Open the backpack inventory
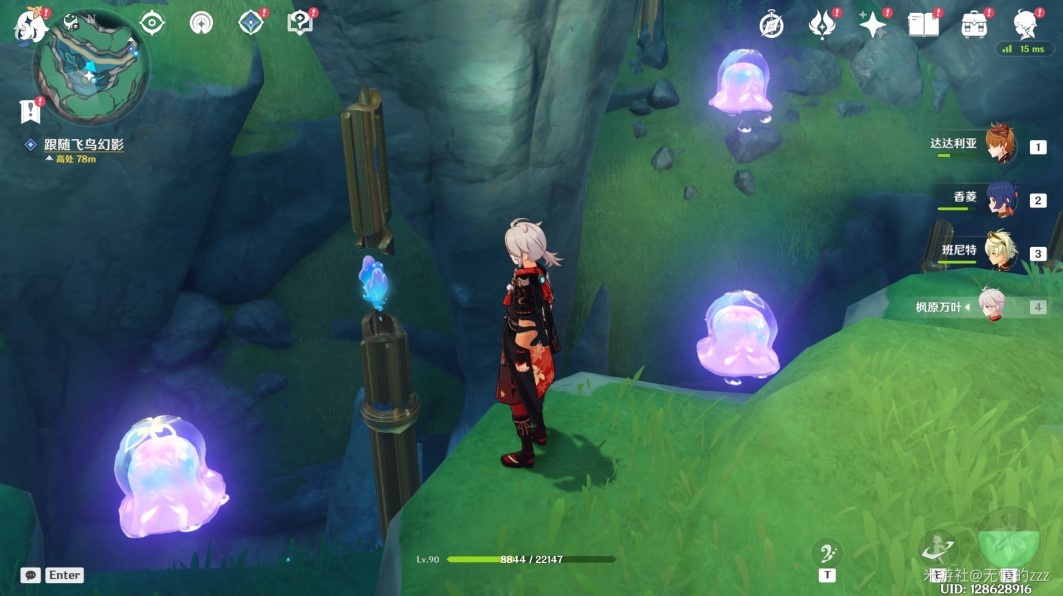Image resolution: width=1063 pixels, height=596 pixels. (973, 26)
